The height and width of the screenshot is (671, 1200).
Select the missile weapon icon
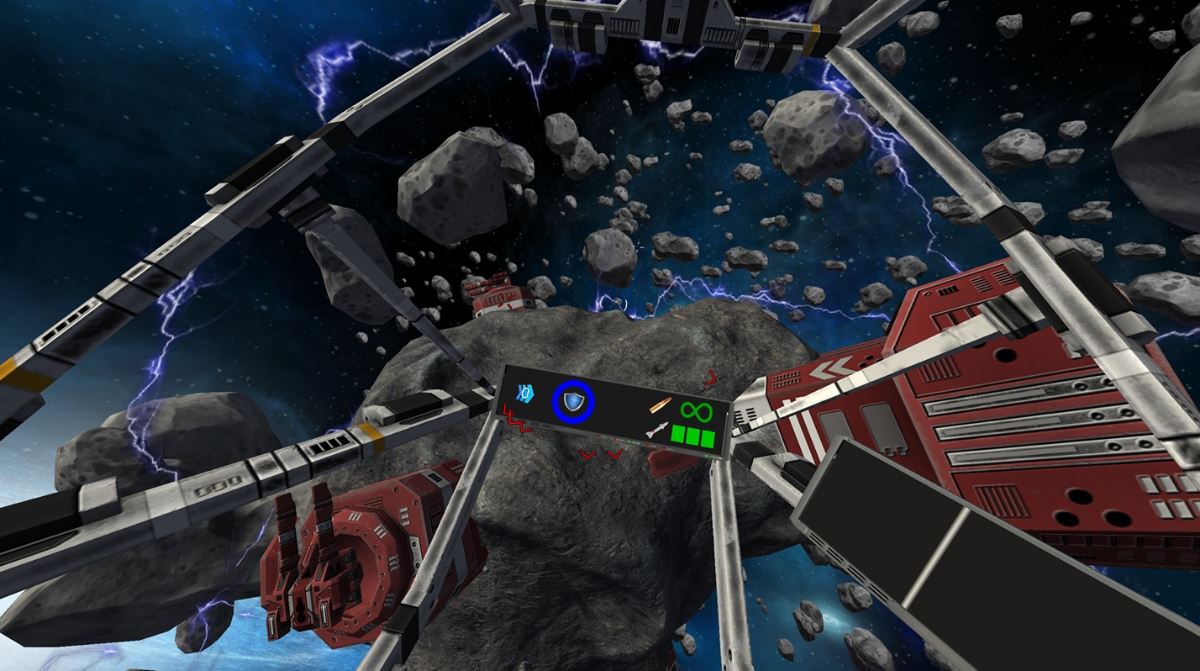(656, 431)
